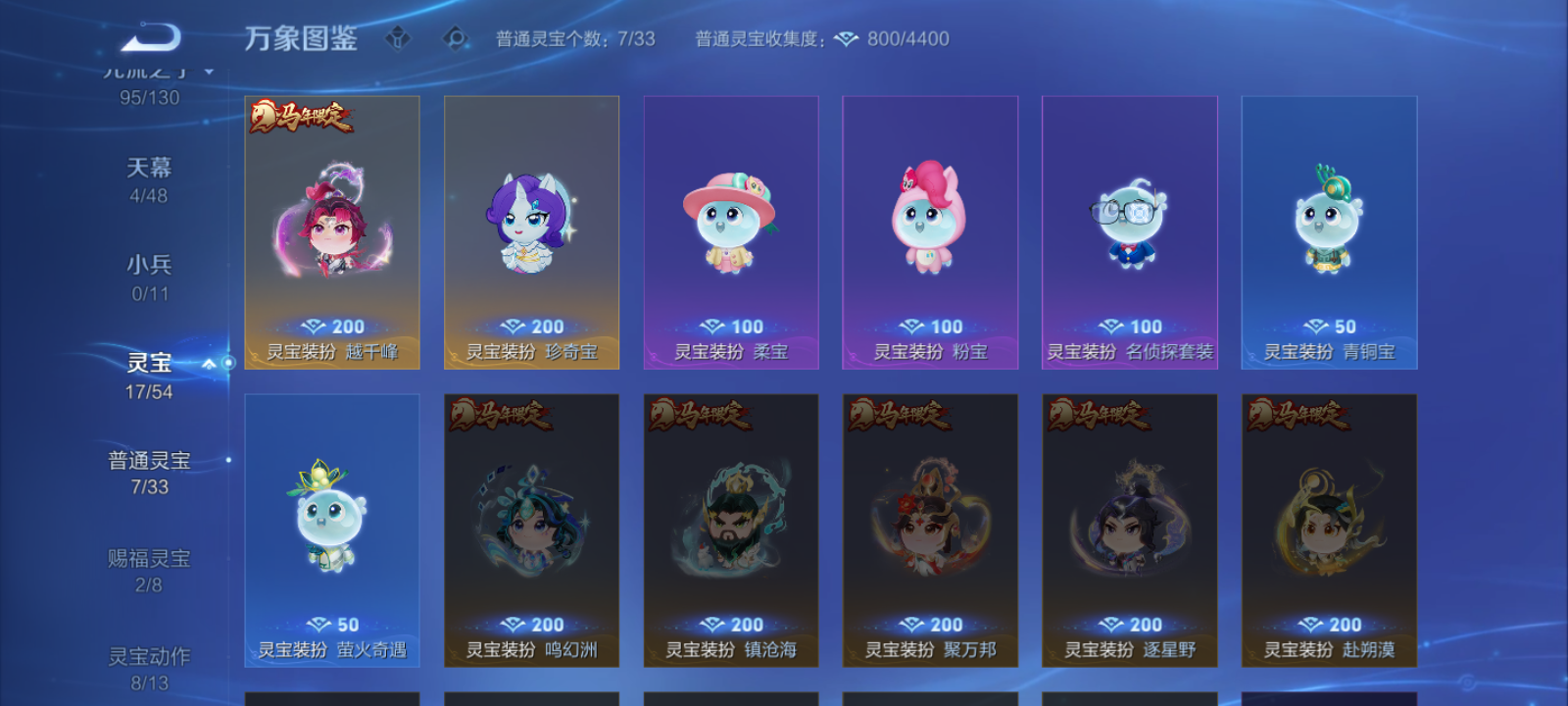The width and height of the screenshot is (1568, 706).
Task: Open the search icon at the top bar
Action: [454, 36]
